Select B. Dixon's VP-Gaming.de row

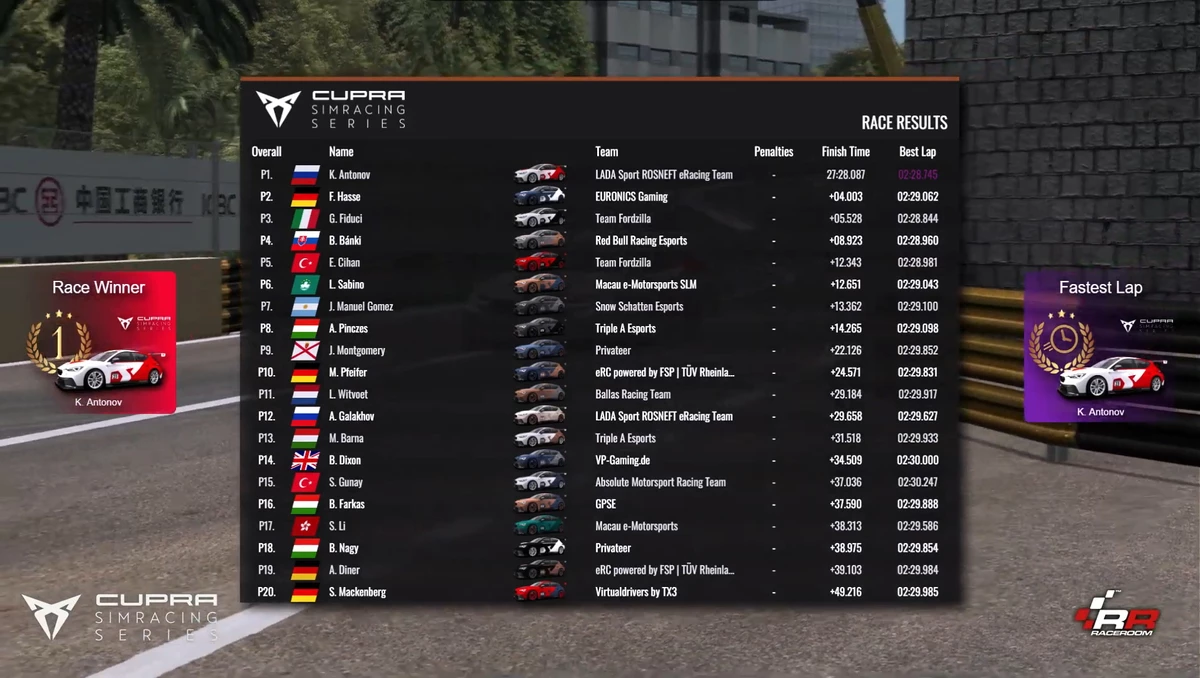tap(600, 461)
